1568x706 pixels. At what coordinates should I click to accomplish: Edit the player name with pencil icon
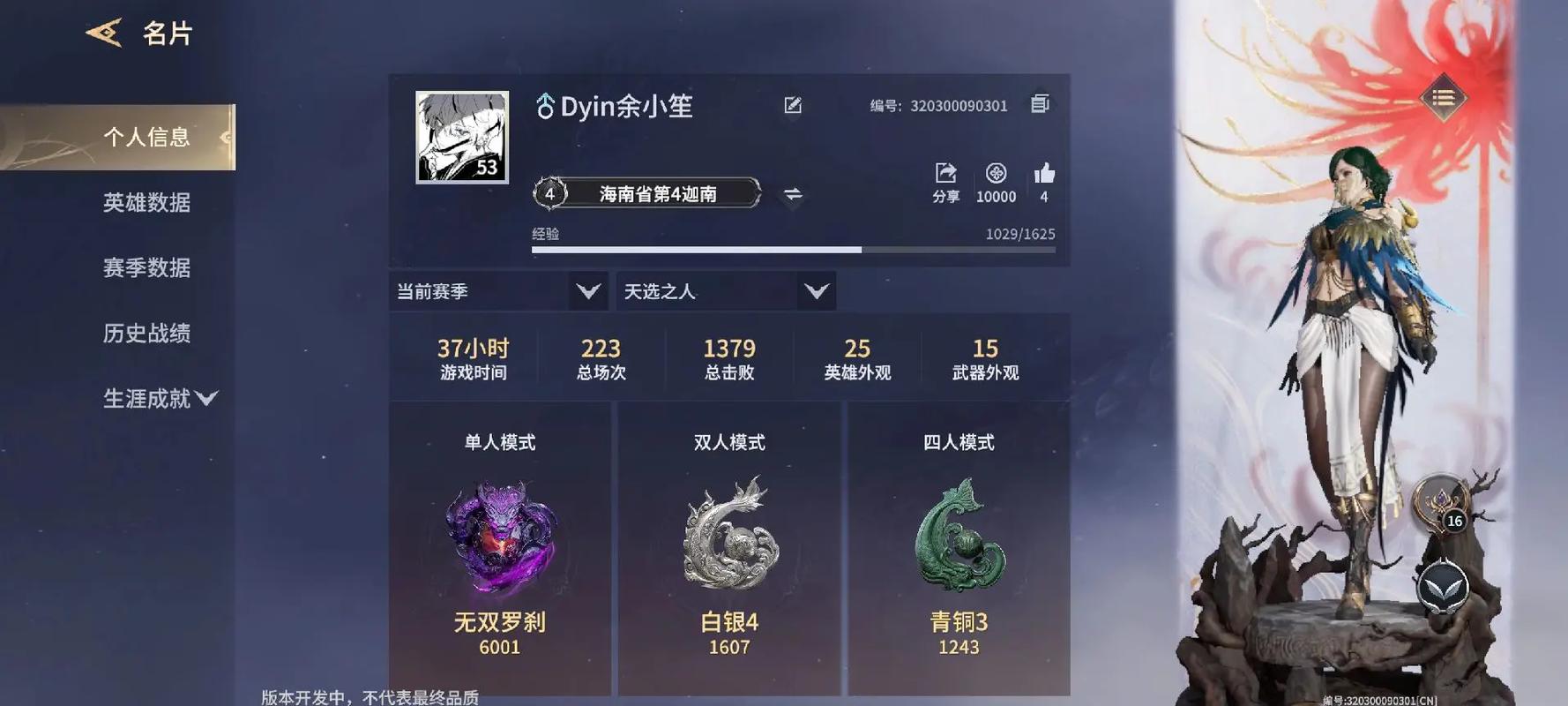[793, 104]
